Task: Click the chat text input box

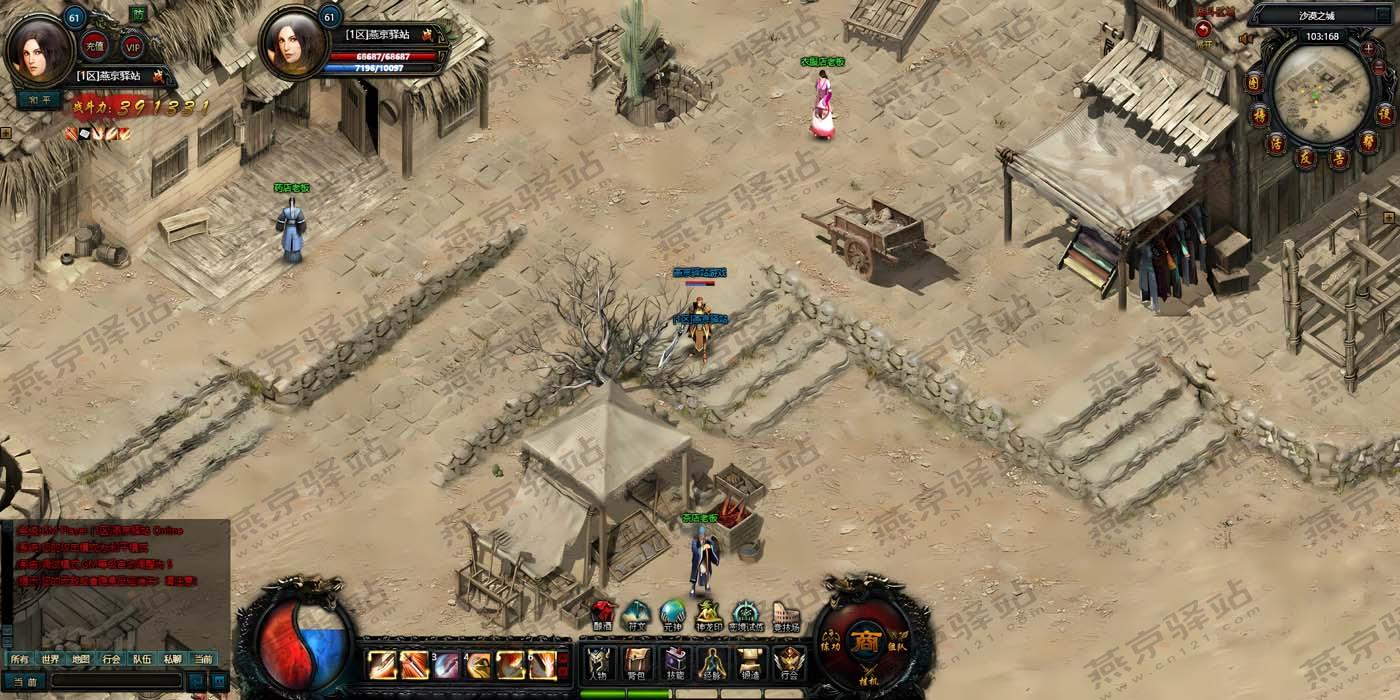Action: coord(115,682)
